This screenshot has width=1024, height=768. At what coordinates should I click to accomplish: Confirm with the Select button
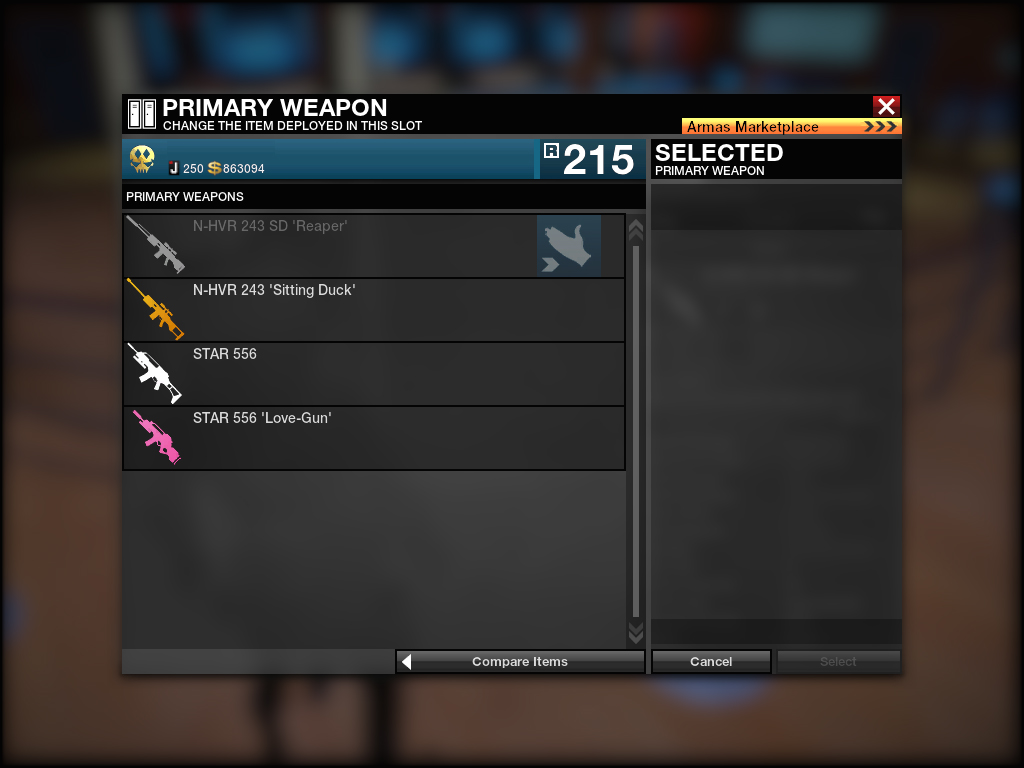[838, 662]
